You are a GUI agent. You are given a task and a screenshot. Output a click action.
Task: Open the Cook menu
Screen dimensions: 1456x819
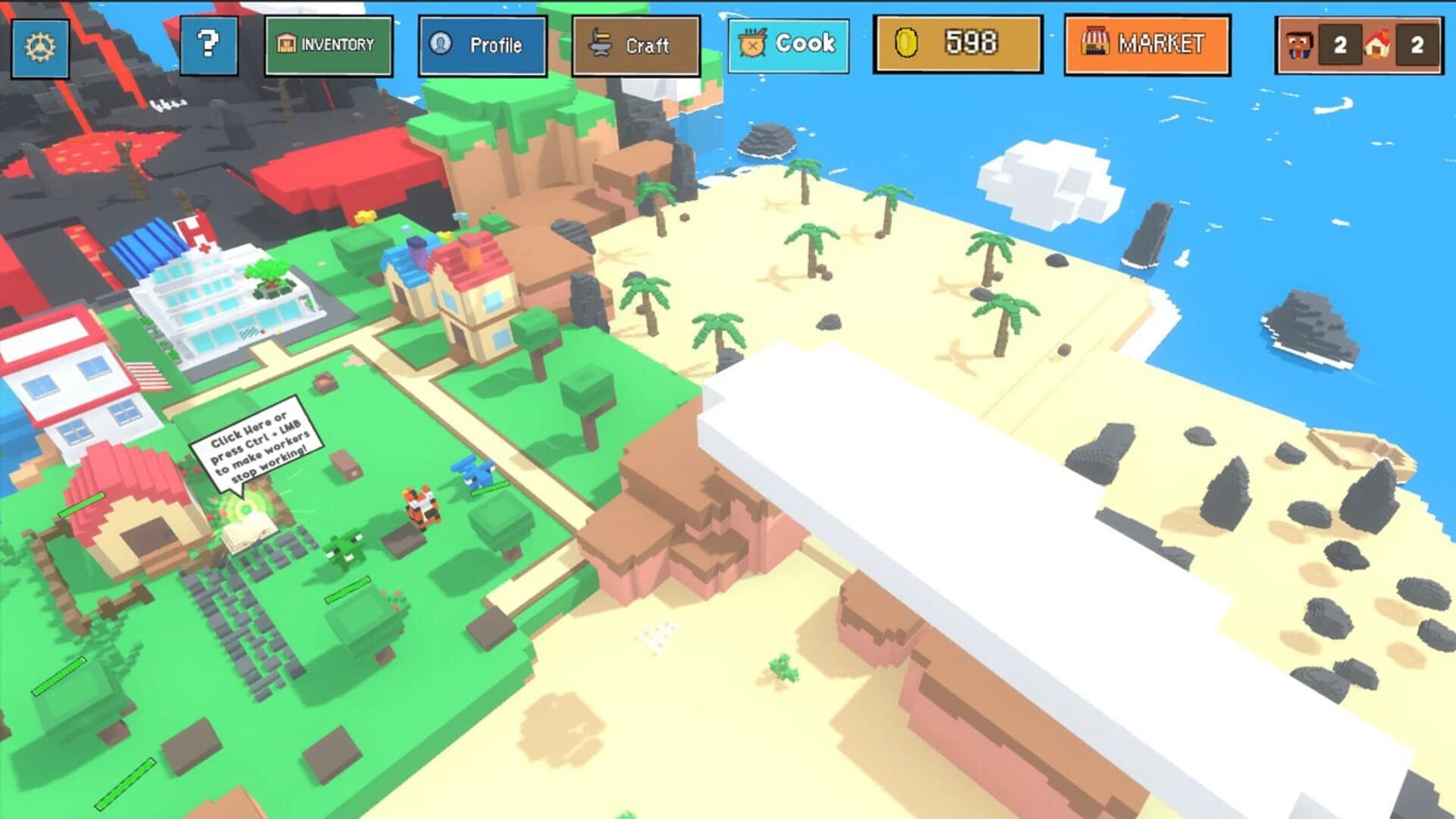(x=789, y=44)
